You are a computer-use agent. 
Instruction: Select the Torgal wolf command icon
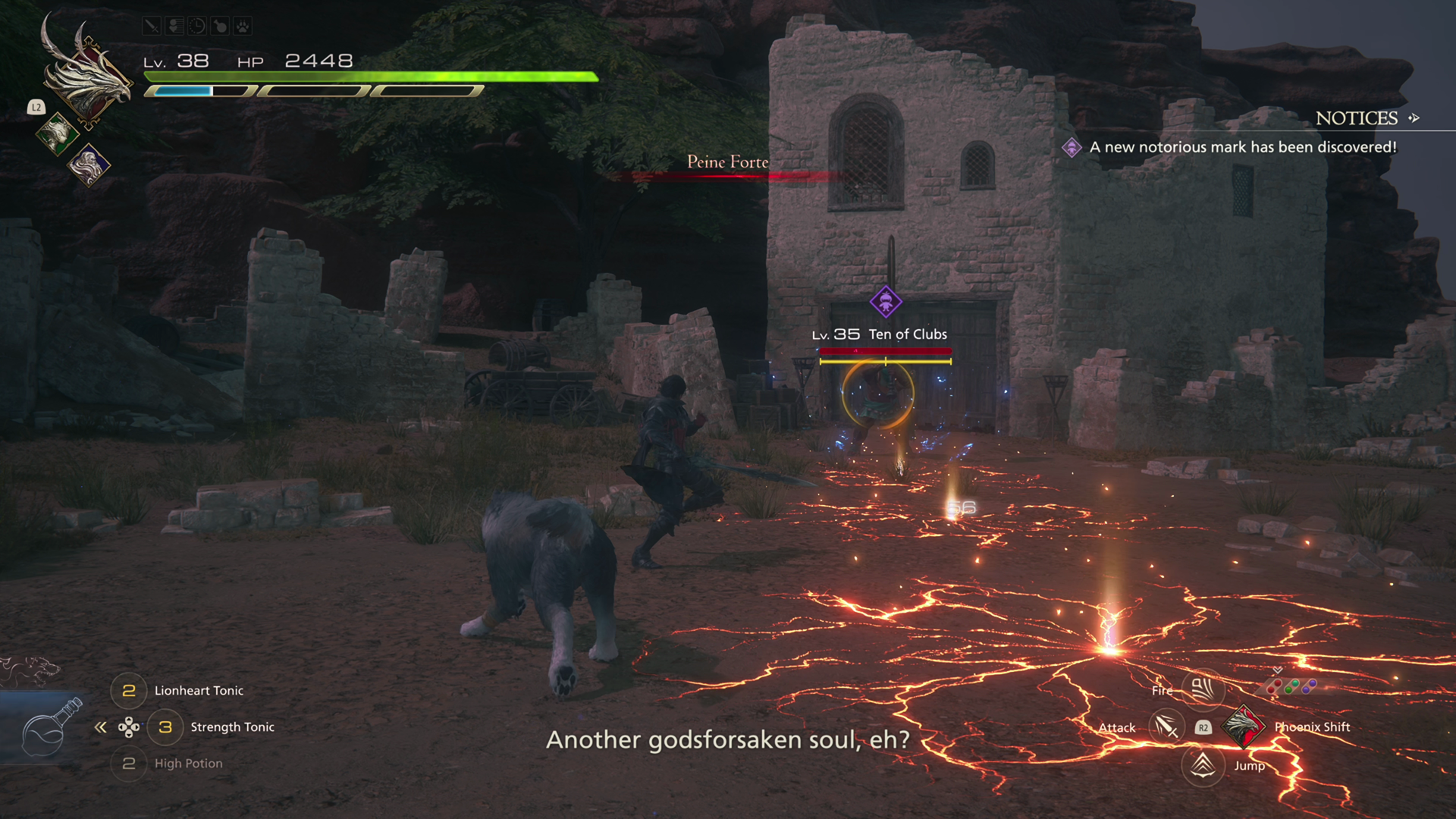point(30,670)
